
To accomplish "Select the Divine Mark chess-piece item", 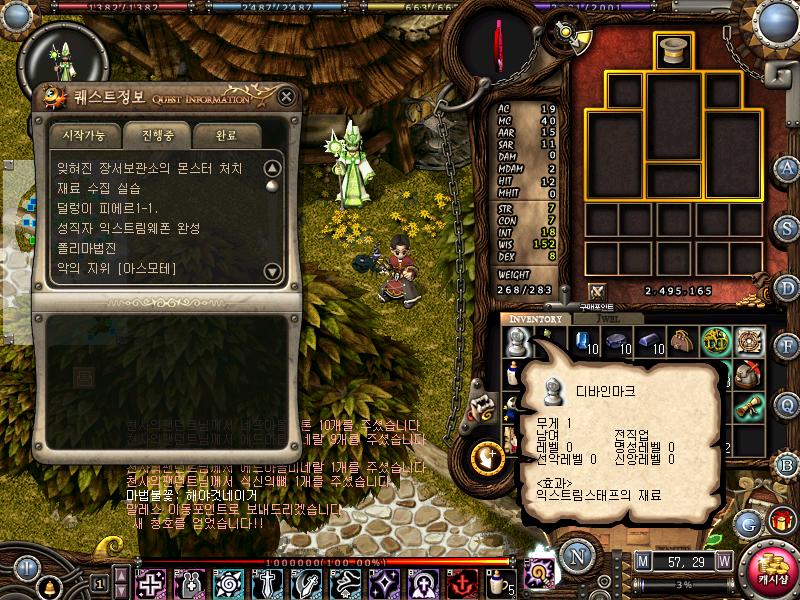I will (516, 344).
